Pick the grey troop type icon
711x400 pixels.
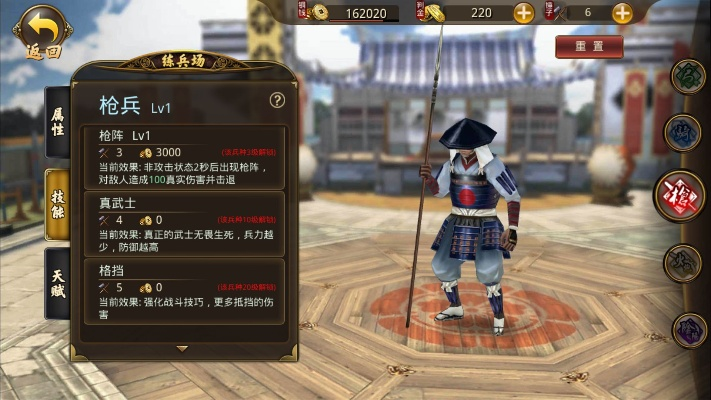pos(683,263)
